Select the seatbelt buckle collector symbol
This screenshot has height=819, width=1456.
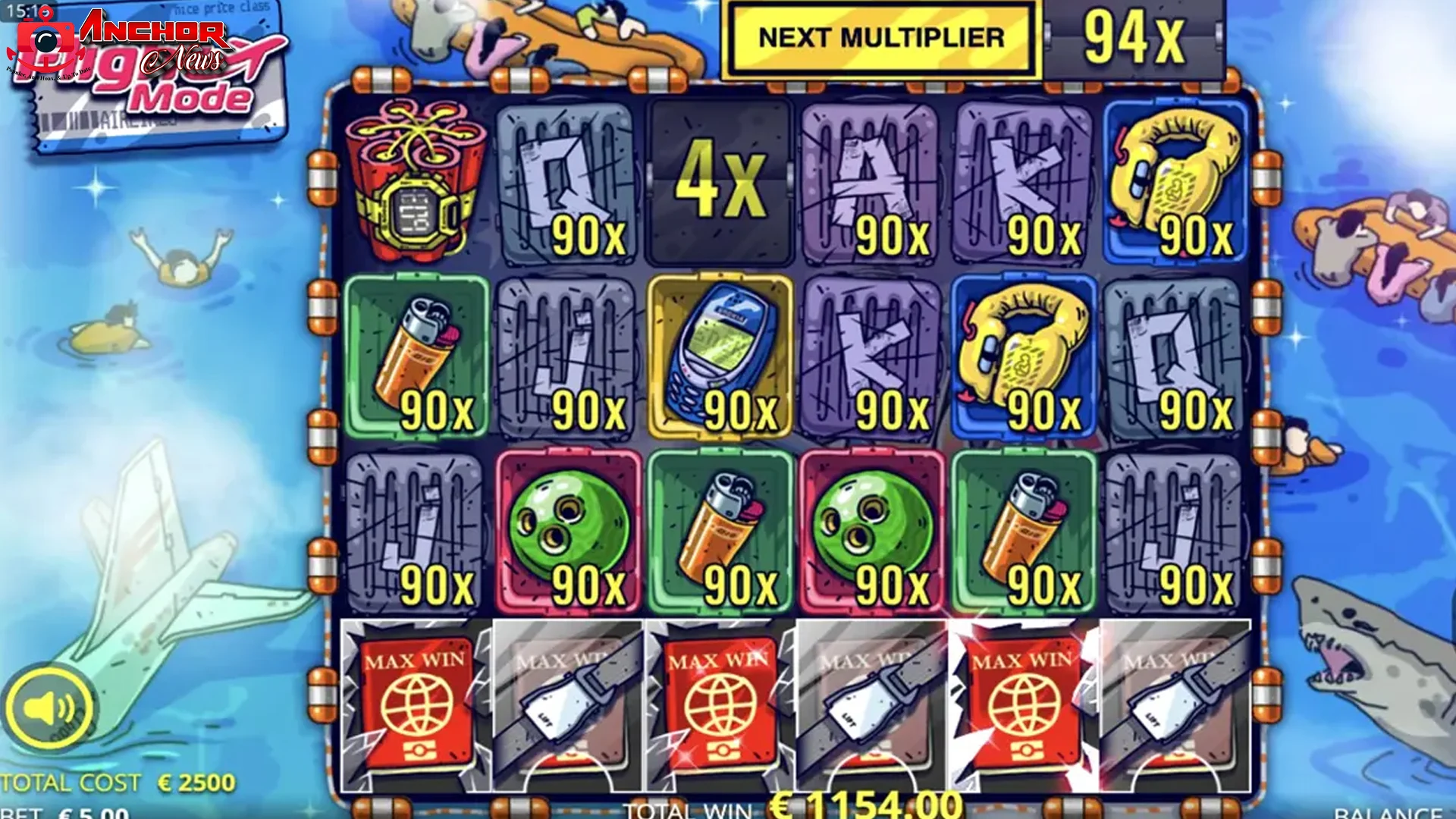coord(565,705)
